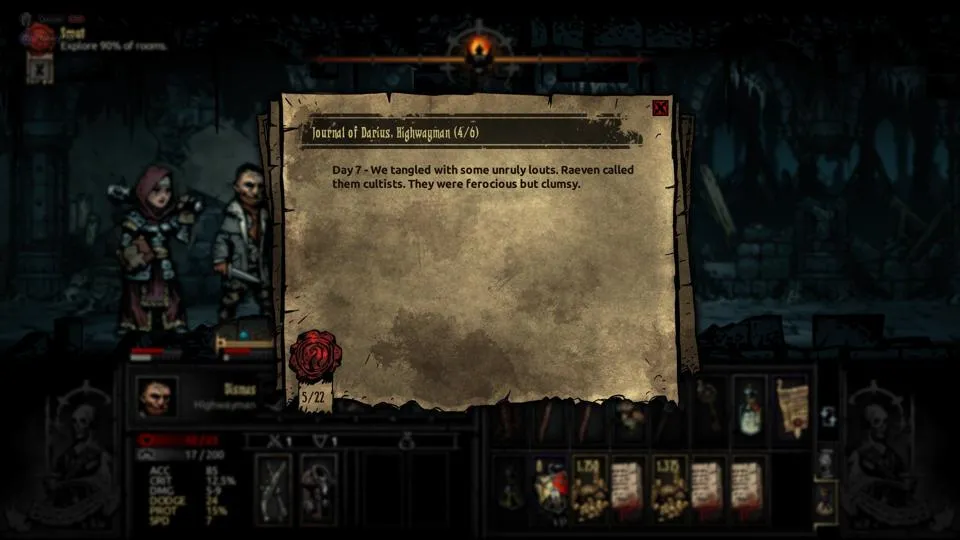Pick the potion bottle inventory item
The image size is (960, 540).
749,405
